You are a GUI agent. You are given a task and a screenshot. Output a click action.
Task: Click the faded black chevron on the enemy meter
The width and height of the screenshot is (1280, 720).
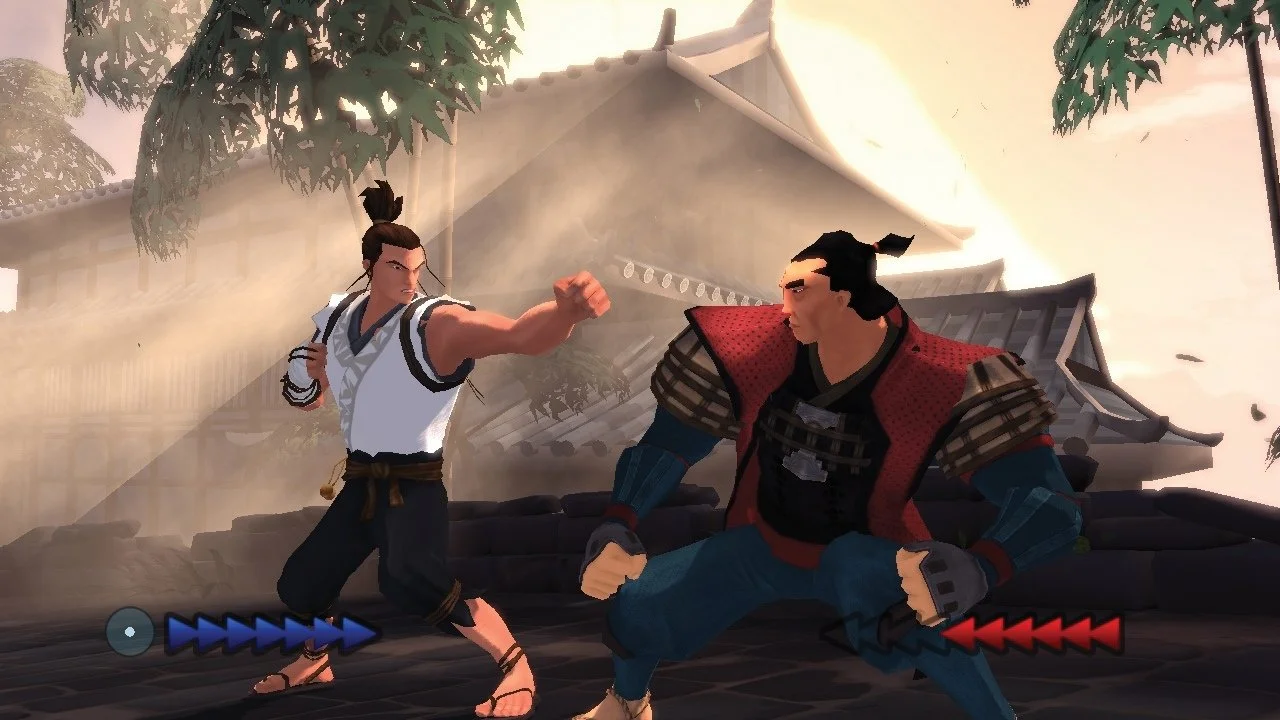860,633
